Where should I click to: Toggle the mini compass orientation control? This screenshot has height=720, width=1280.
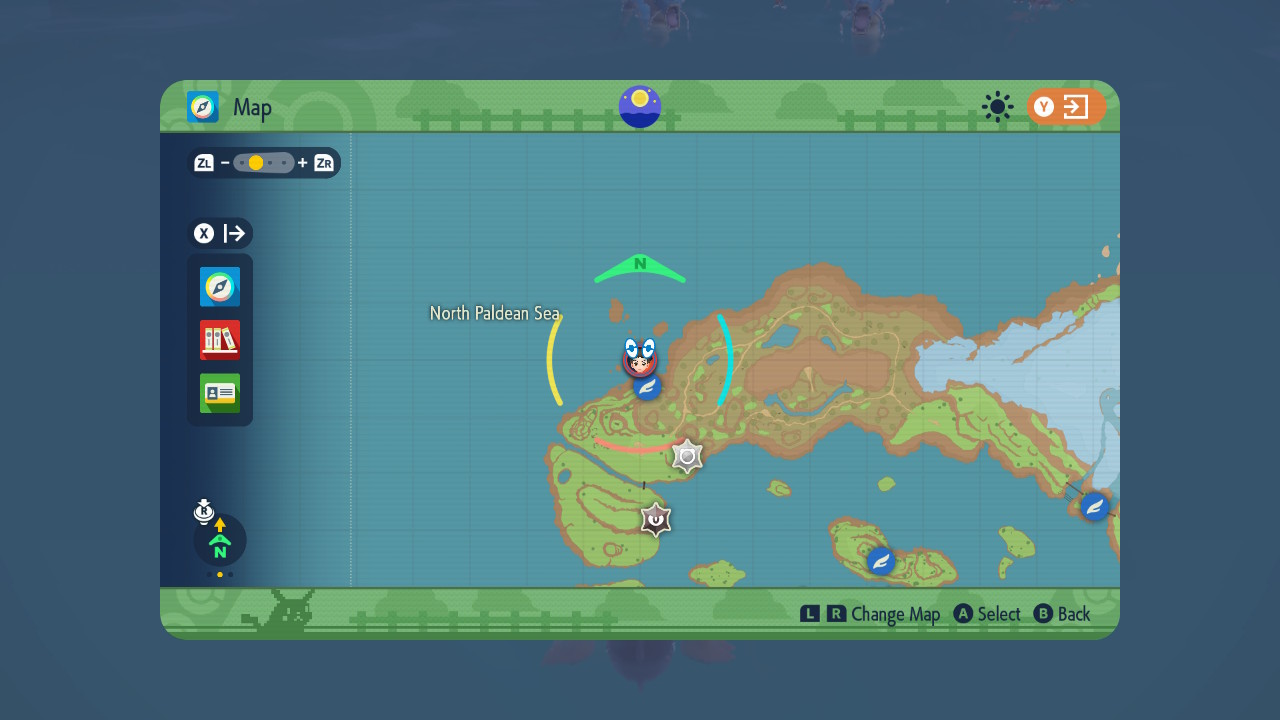point(219,540)
